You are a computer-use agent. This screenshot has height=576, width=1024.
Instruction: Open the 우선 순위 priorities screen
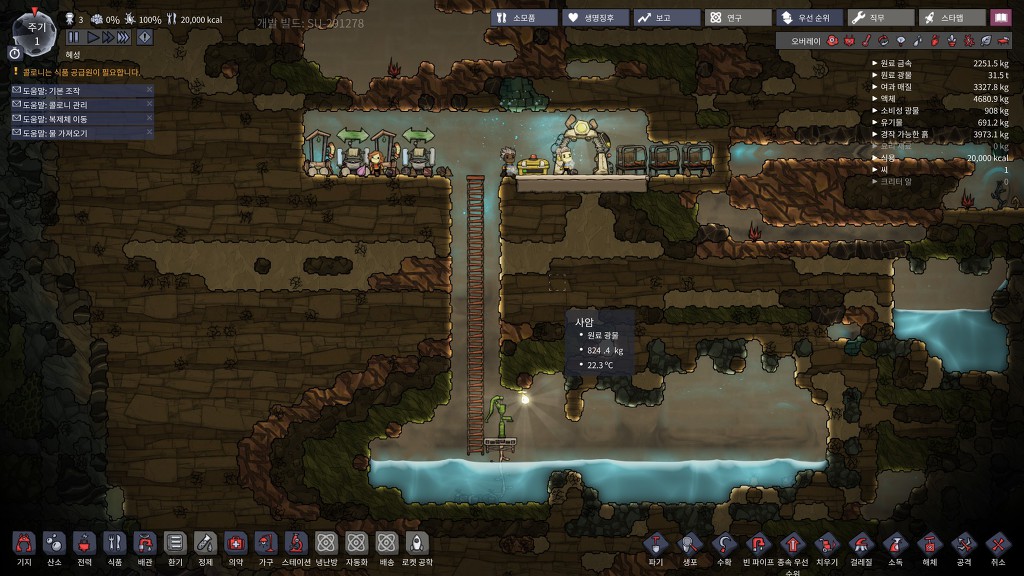(809, 17)
